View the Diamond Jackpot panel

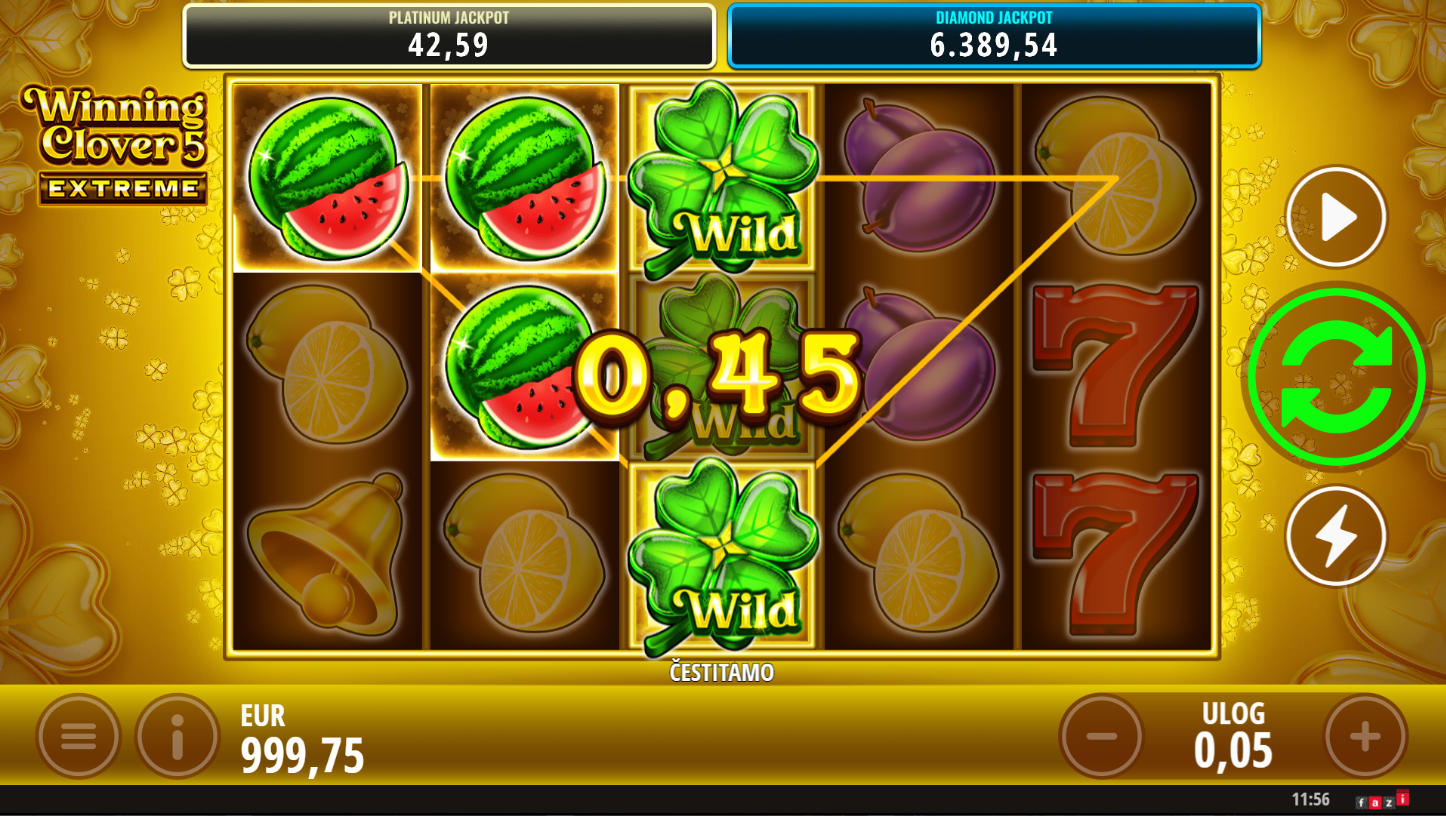(993, 36)
